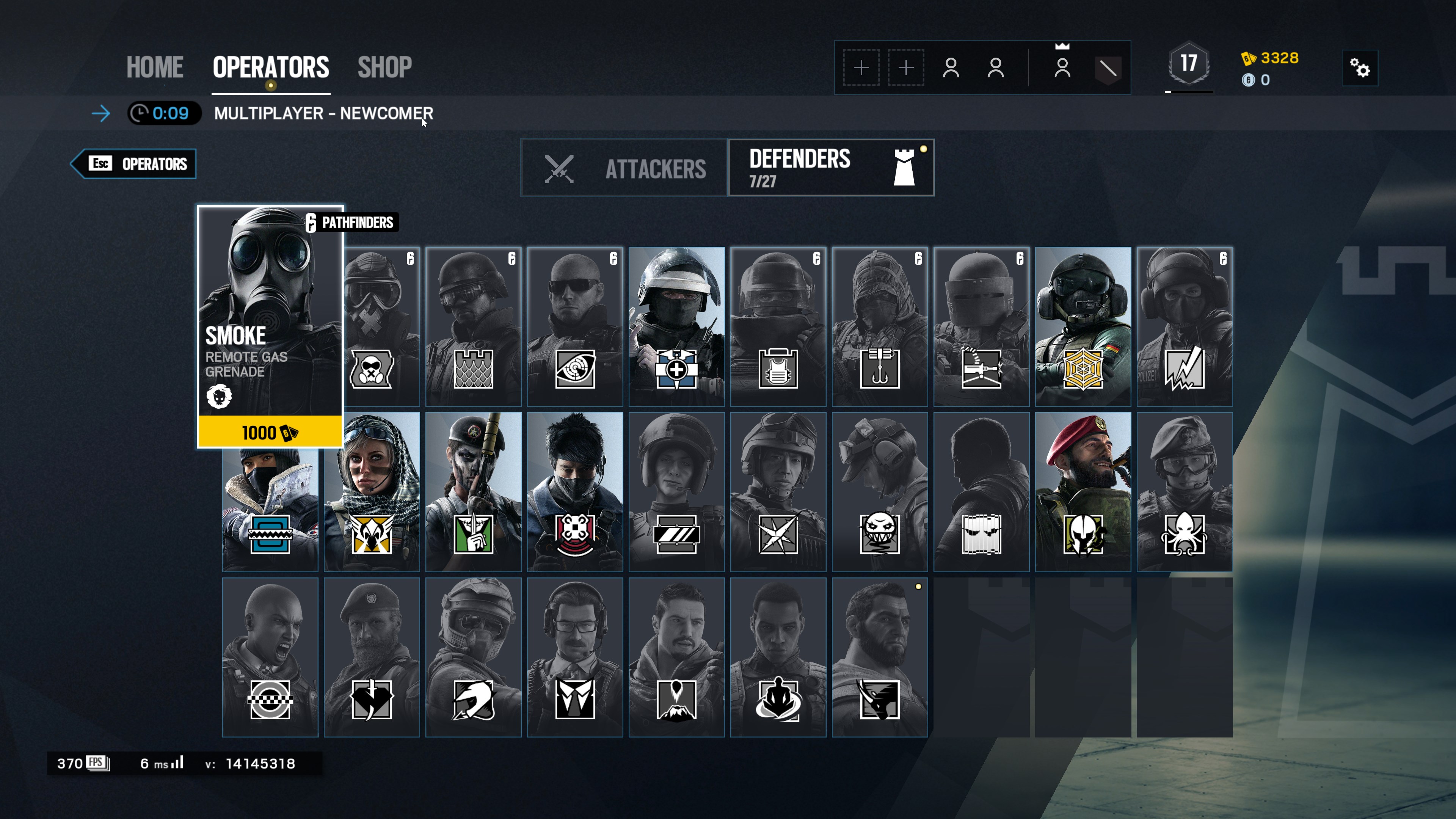The width and height of the screenshot is (1456, 819).
Task: Pick the Ela operator with grinning mine icon
Action: (x=880, y=491)
